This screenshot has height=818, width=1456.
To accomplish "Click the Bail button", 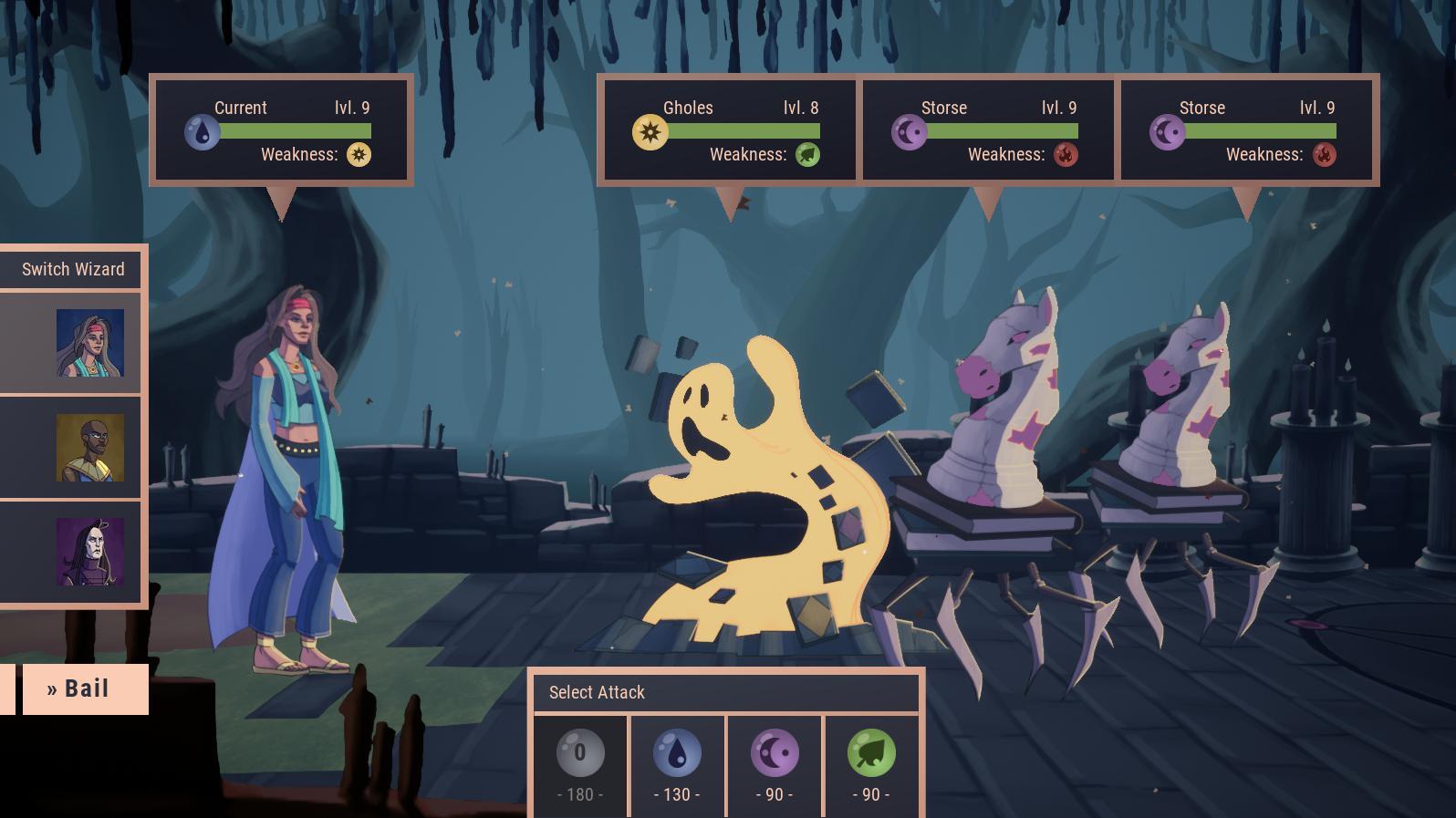I will (x=85, y=689).
